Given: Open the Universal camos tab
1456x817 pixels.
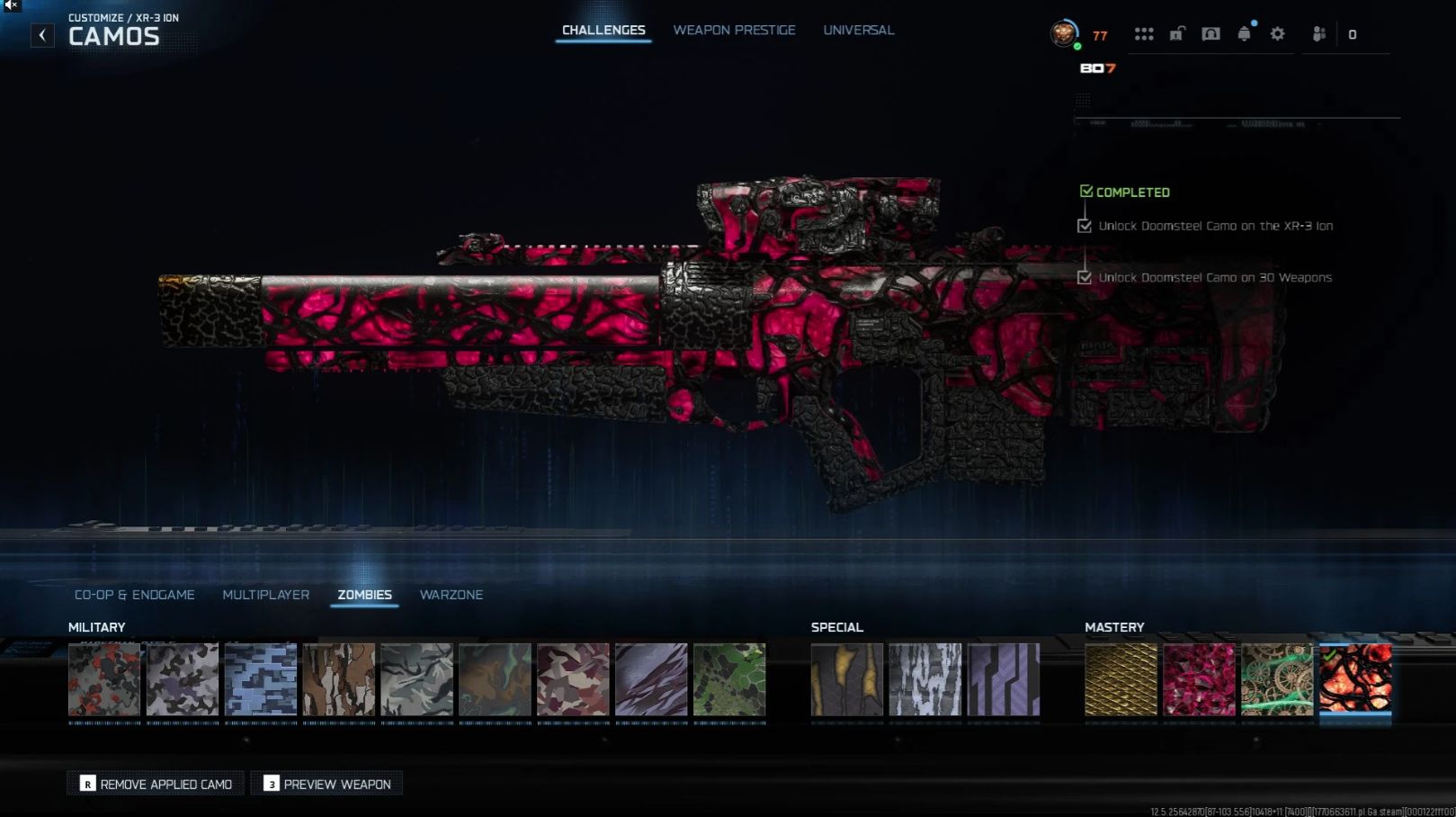Looking at the screenshot, I should point(858,31).
